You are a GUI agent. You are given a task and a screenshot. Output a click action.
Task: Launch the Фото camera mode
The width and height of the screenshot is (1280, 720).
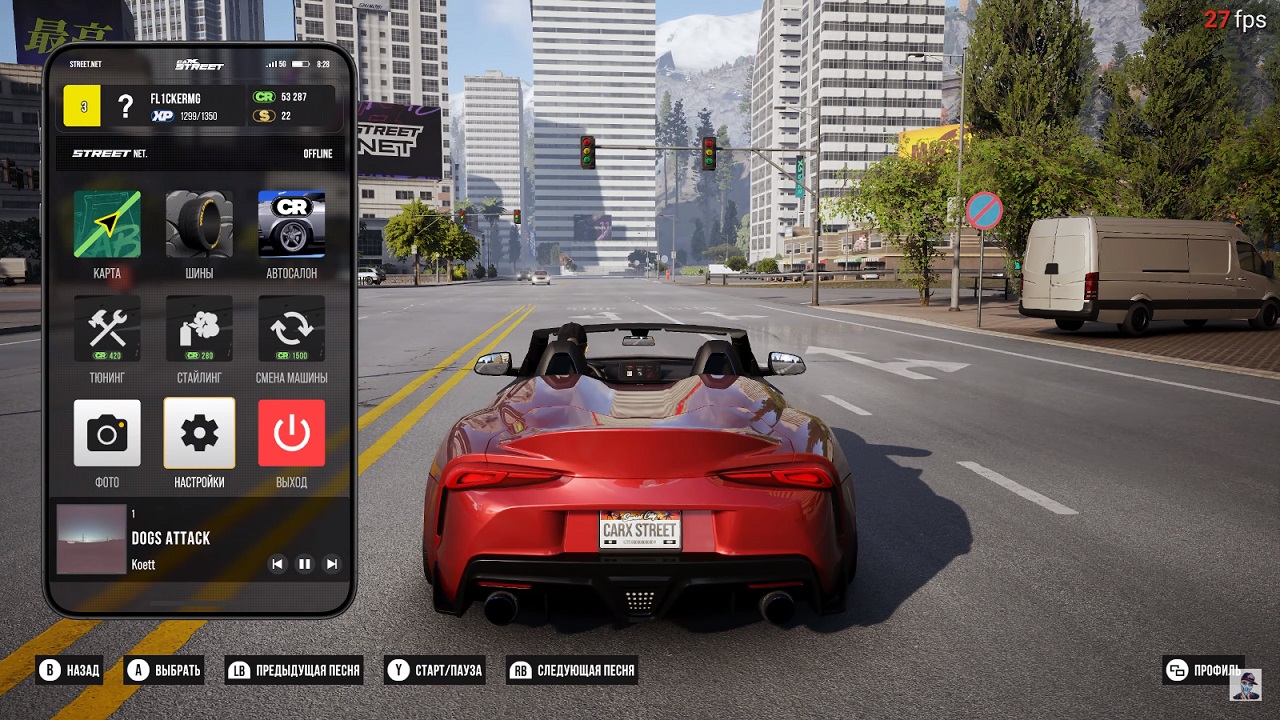pyautogui.click(x=107, y=433)
